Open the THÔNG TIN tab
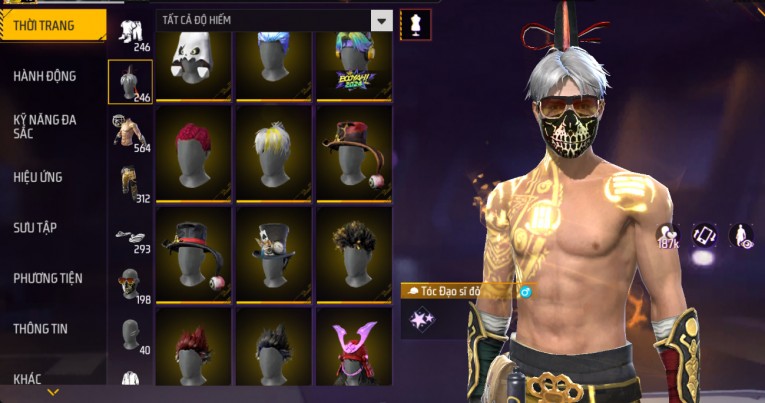This screenshot has width=765, height=403. pos(39,328)
